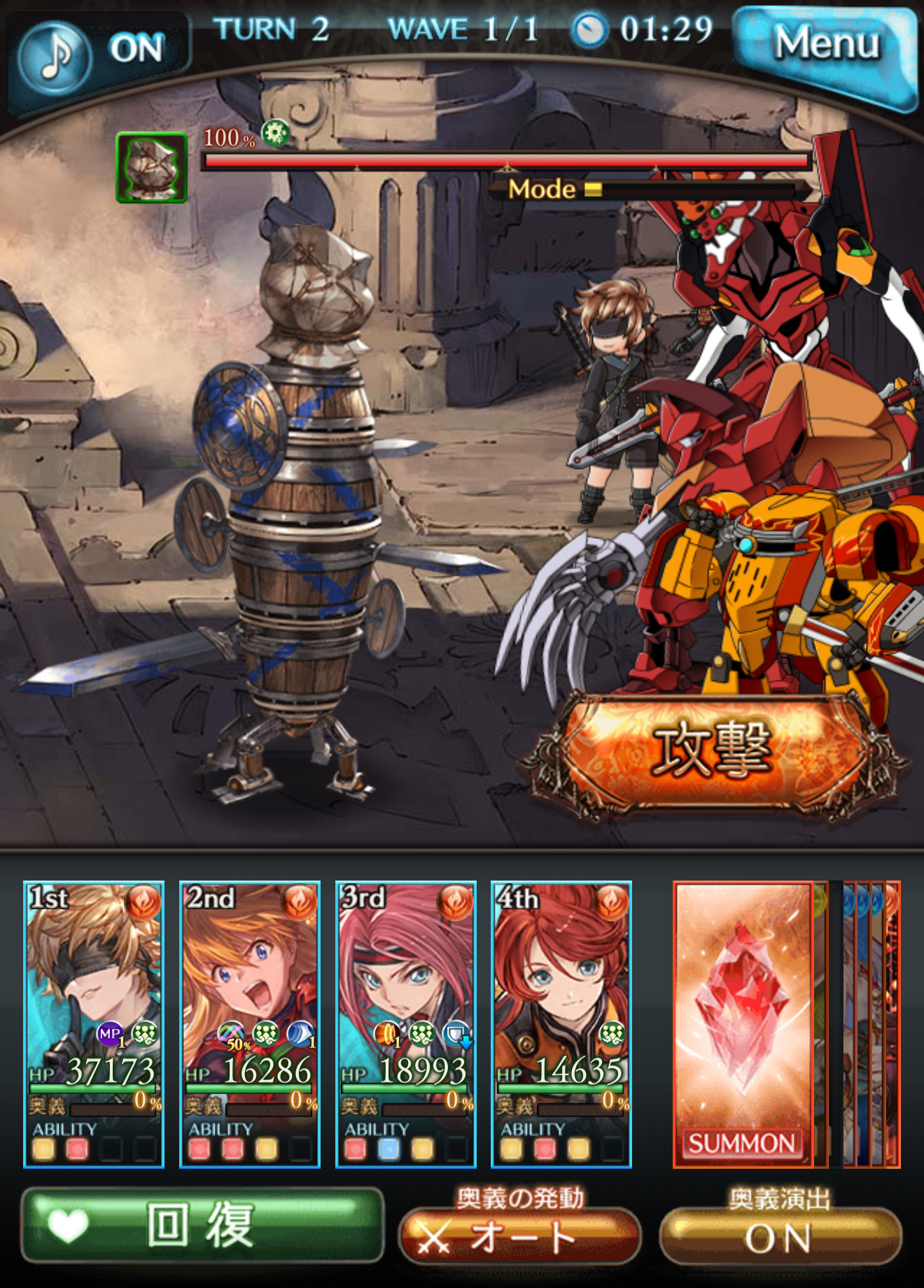Select the 2nd party member card

250,1023
